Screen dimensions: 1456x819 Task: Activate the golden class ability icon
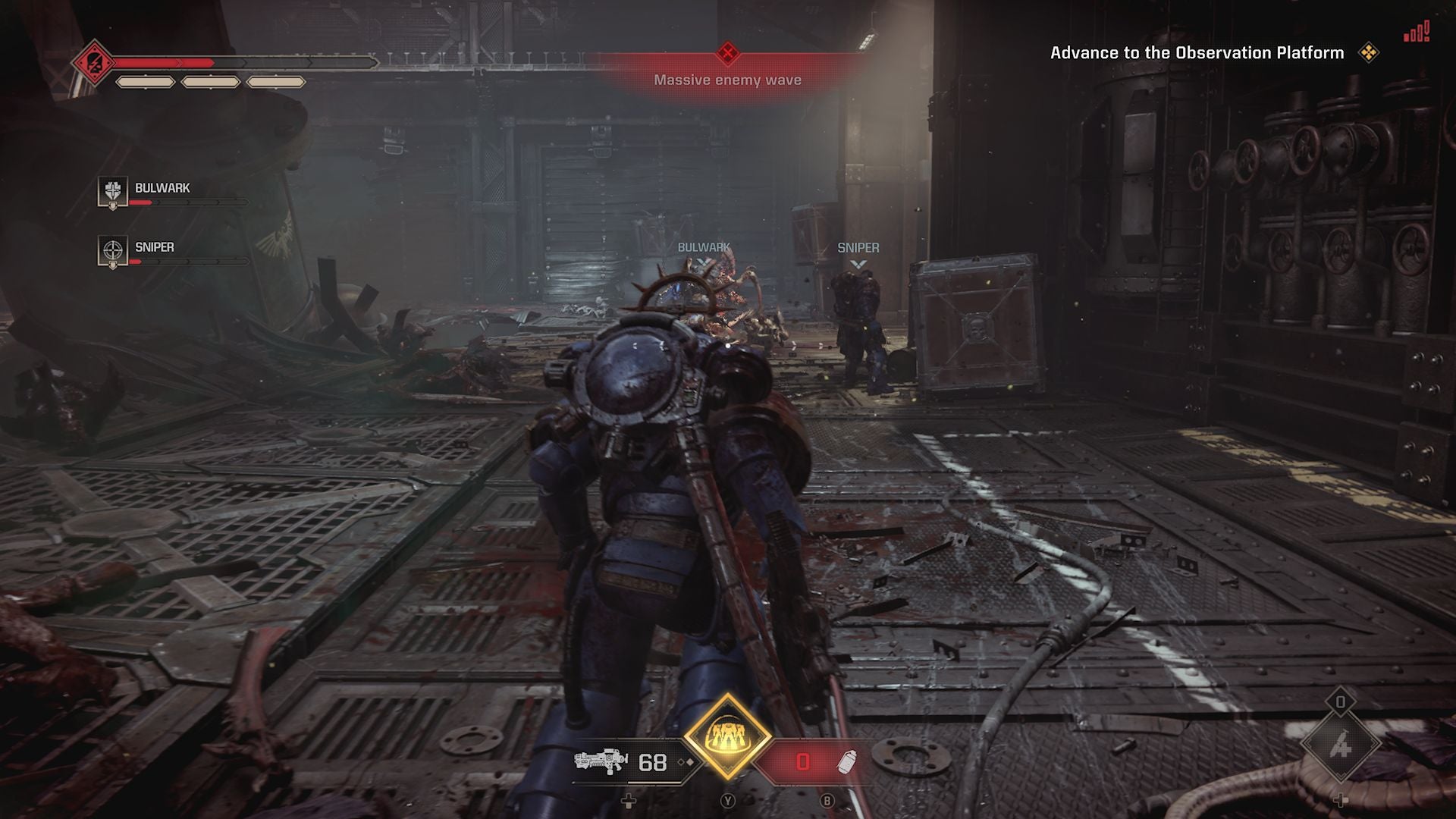727,736
